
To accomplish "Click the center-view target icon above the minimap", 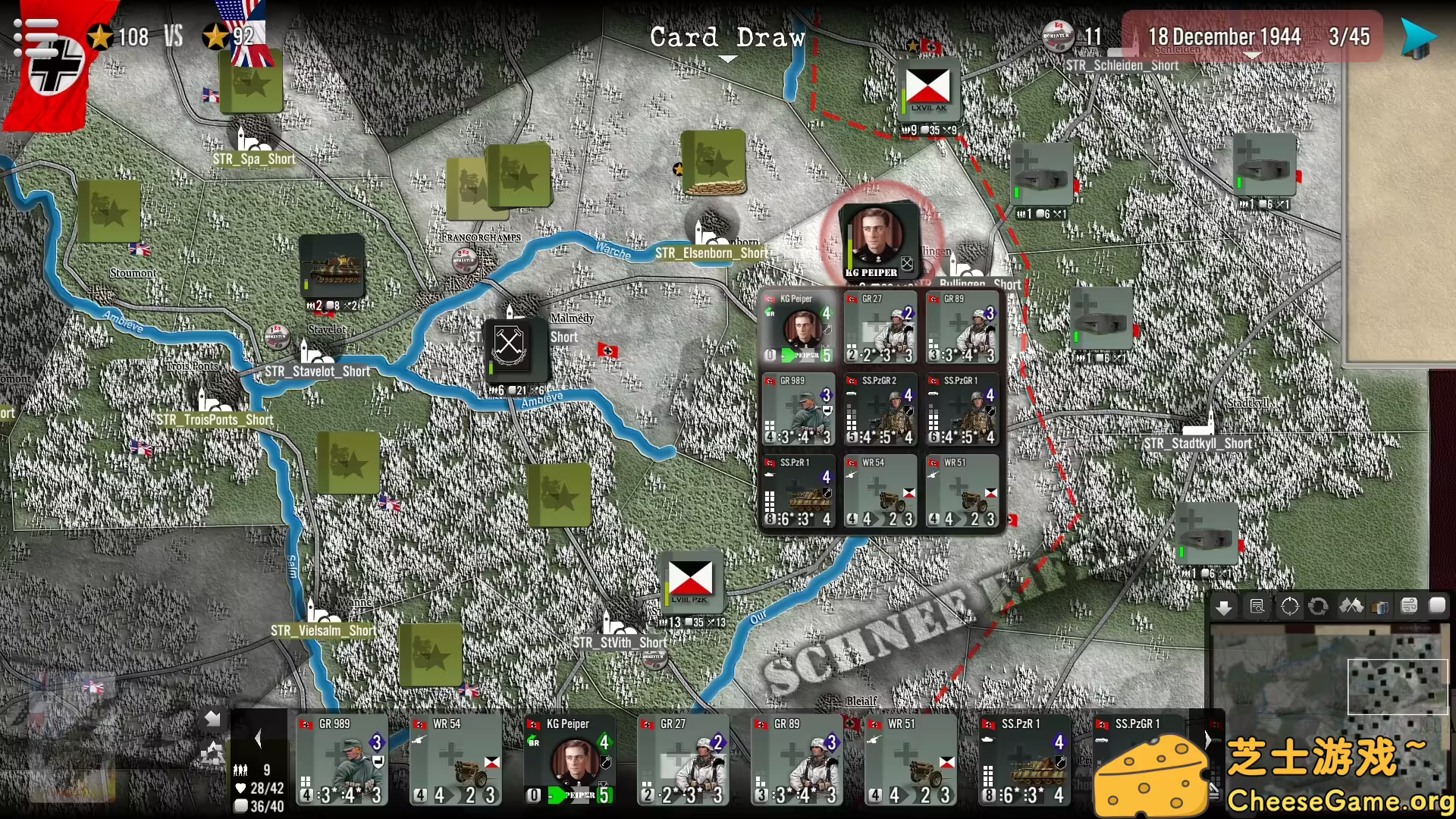I will 1290,606.
